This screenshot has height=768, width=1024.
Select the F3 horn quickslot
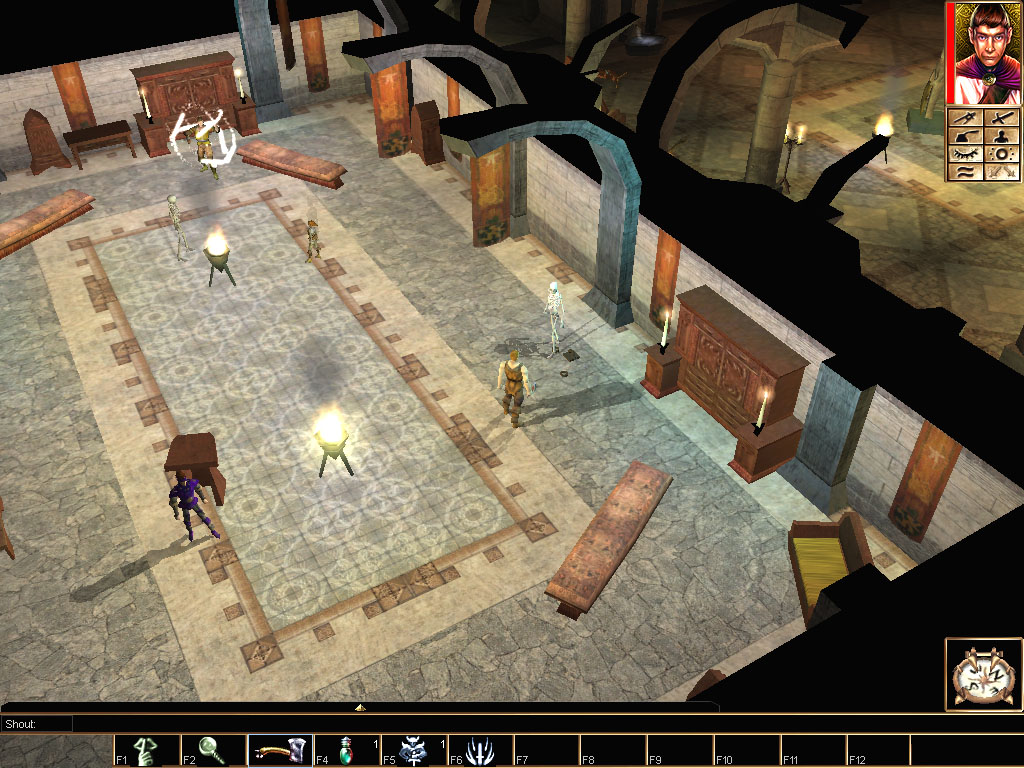(280, 750)
